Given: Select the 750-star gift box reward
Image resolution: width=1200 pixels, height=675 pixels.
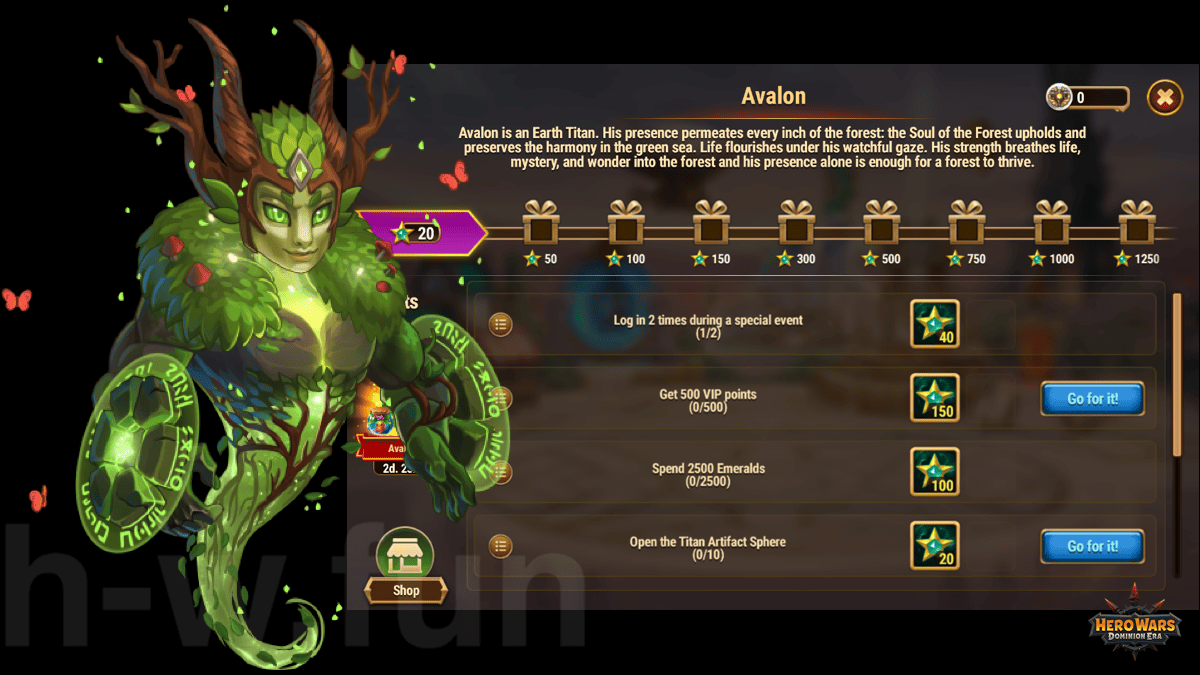Looking at the screenshot, I should [x=967, y=223].
